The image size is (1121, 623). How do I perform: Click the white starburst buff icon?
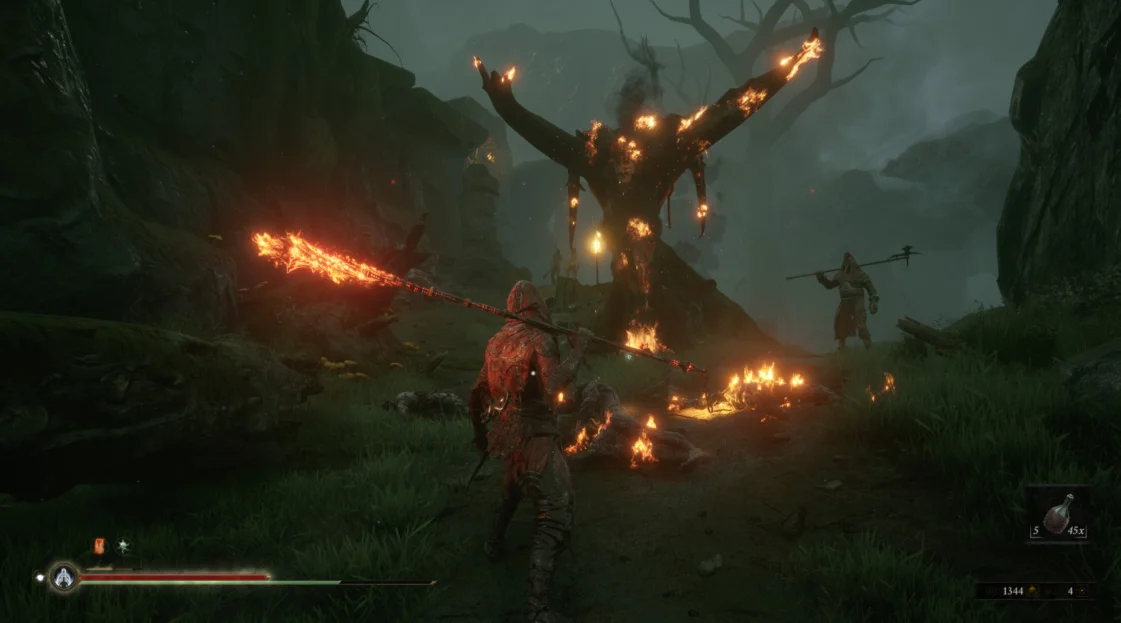(124, 545)
